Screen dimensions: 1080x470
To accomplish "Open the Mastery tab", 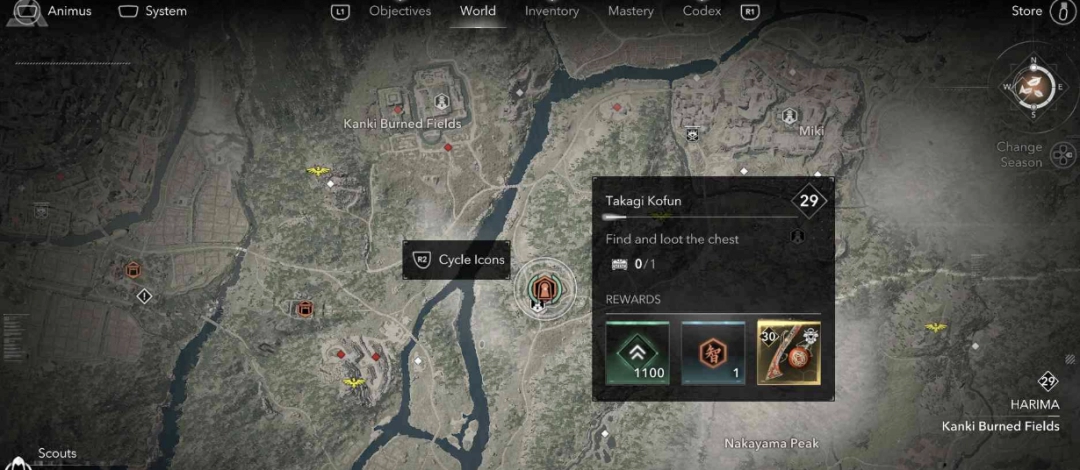I will pos(630,11).
